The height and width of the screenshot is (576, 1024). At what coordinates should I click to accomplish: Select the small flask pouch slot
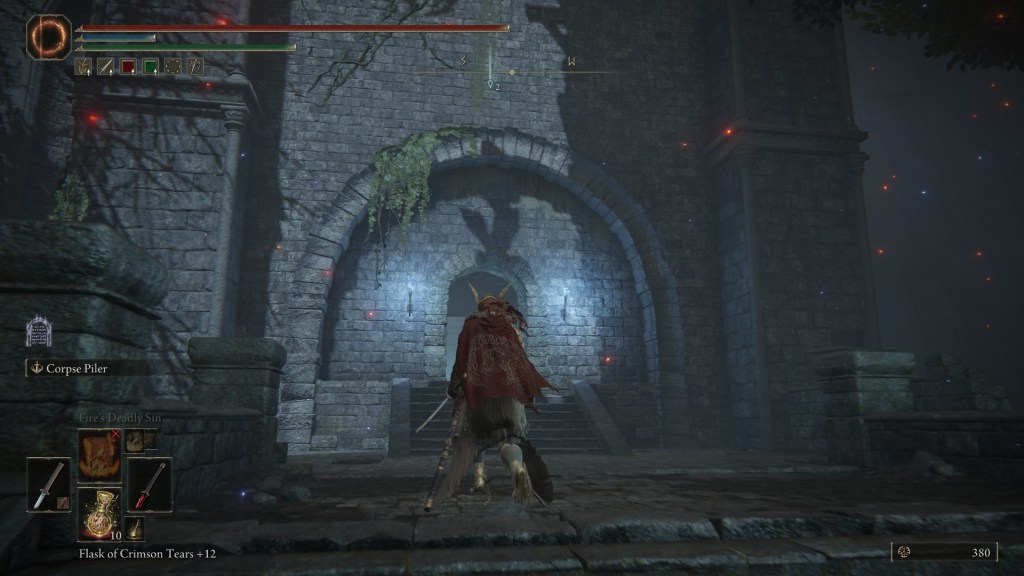coord(135,528)
